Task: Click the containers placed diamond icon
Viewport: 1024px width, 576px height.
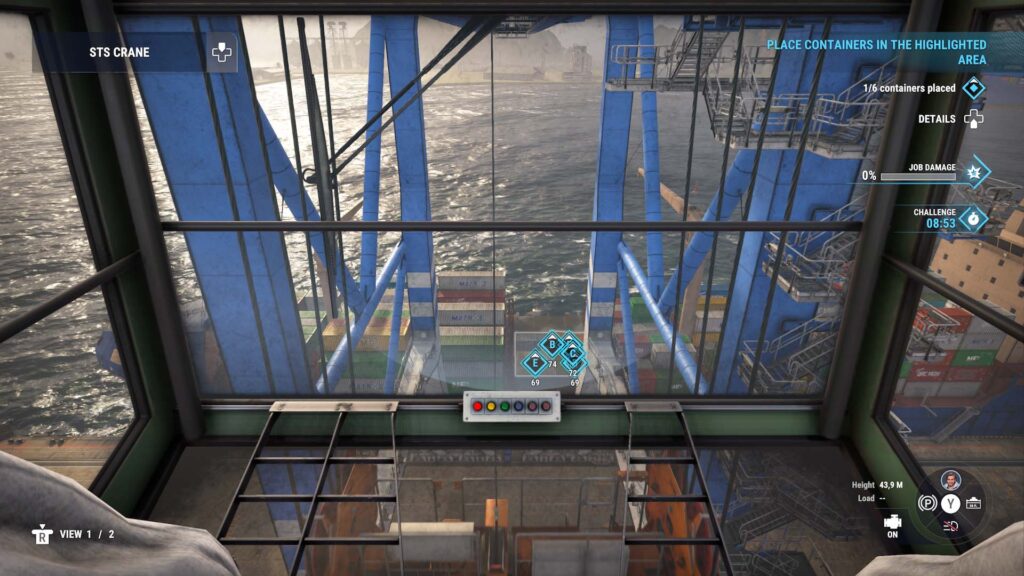Action: (973, 89)
